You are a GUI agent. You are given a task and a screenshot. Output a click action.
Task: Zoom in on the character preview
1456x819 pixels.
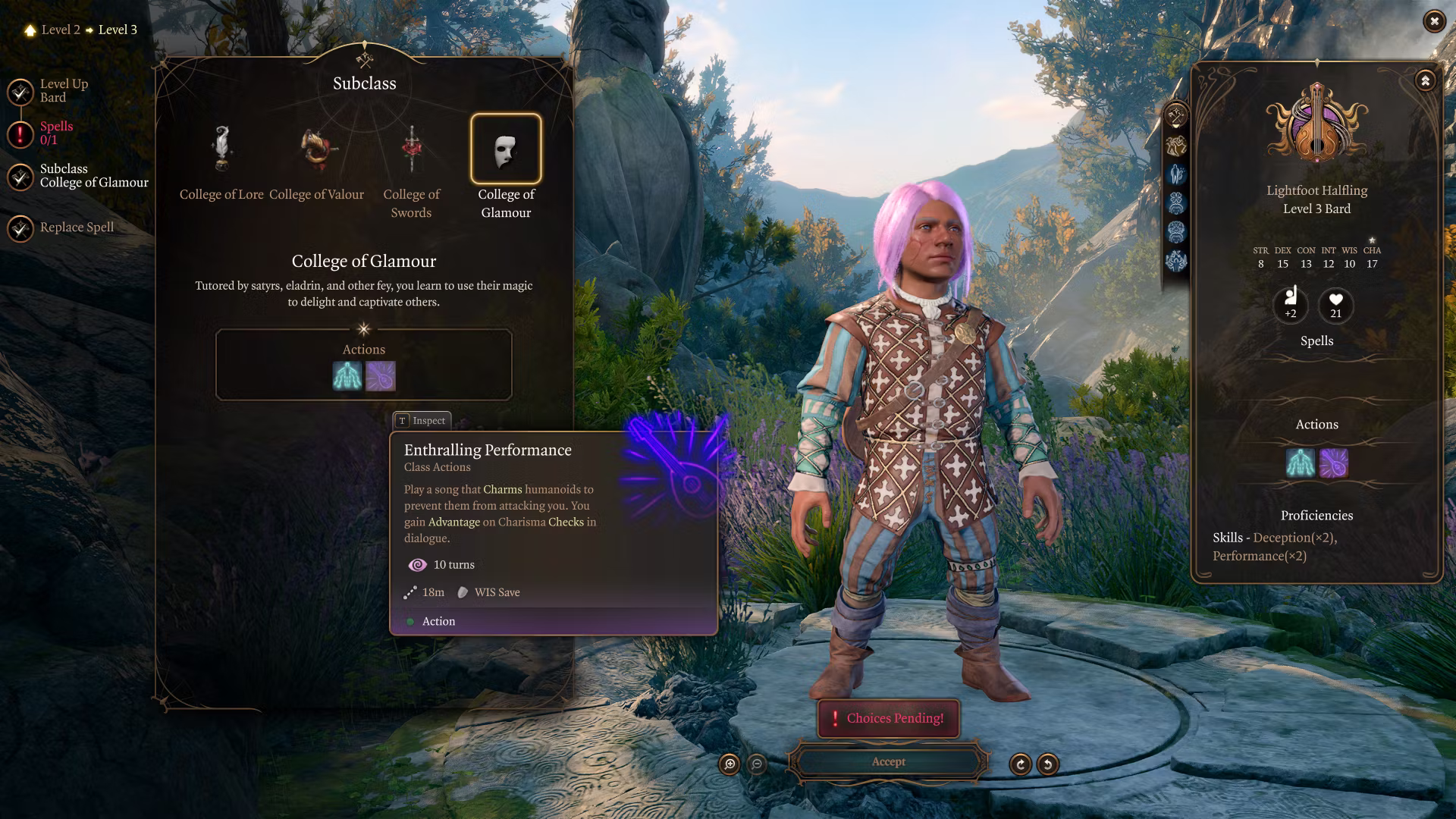[x=730, y=764]
